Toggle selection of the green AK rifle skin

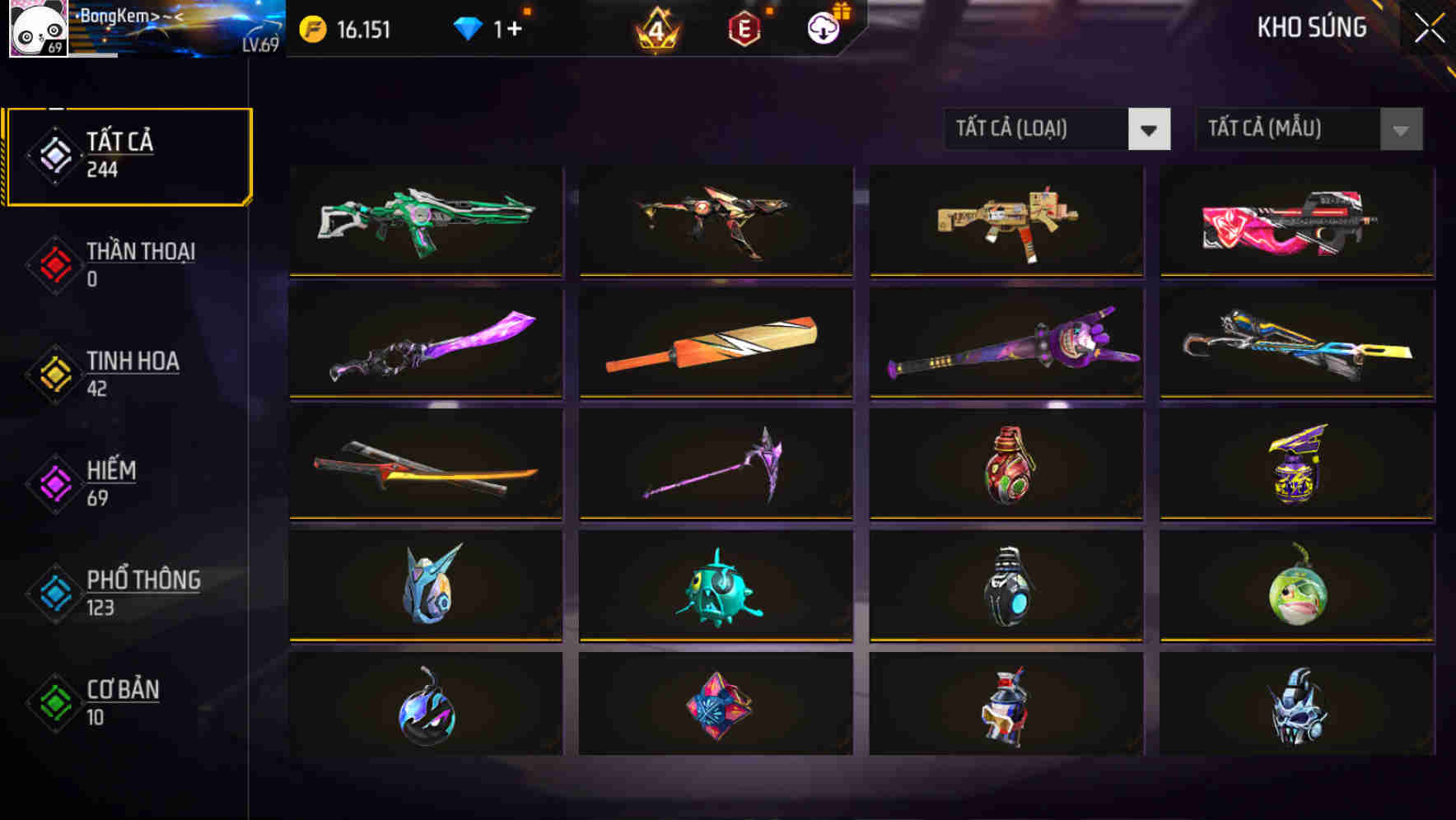[425, 221]
